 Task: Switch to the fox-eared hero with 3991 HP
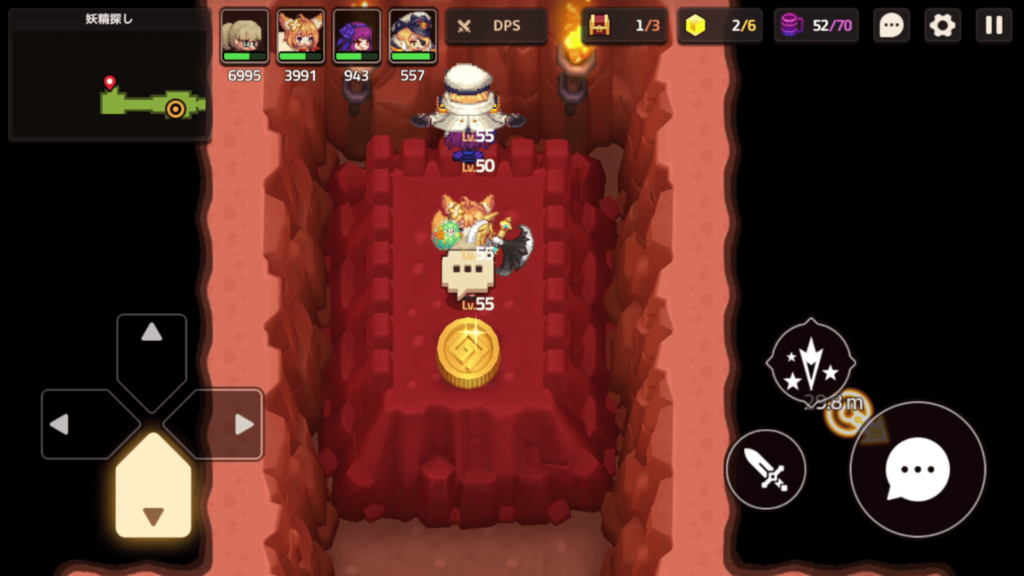300,38
